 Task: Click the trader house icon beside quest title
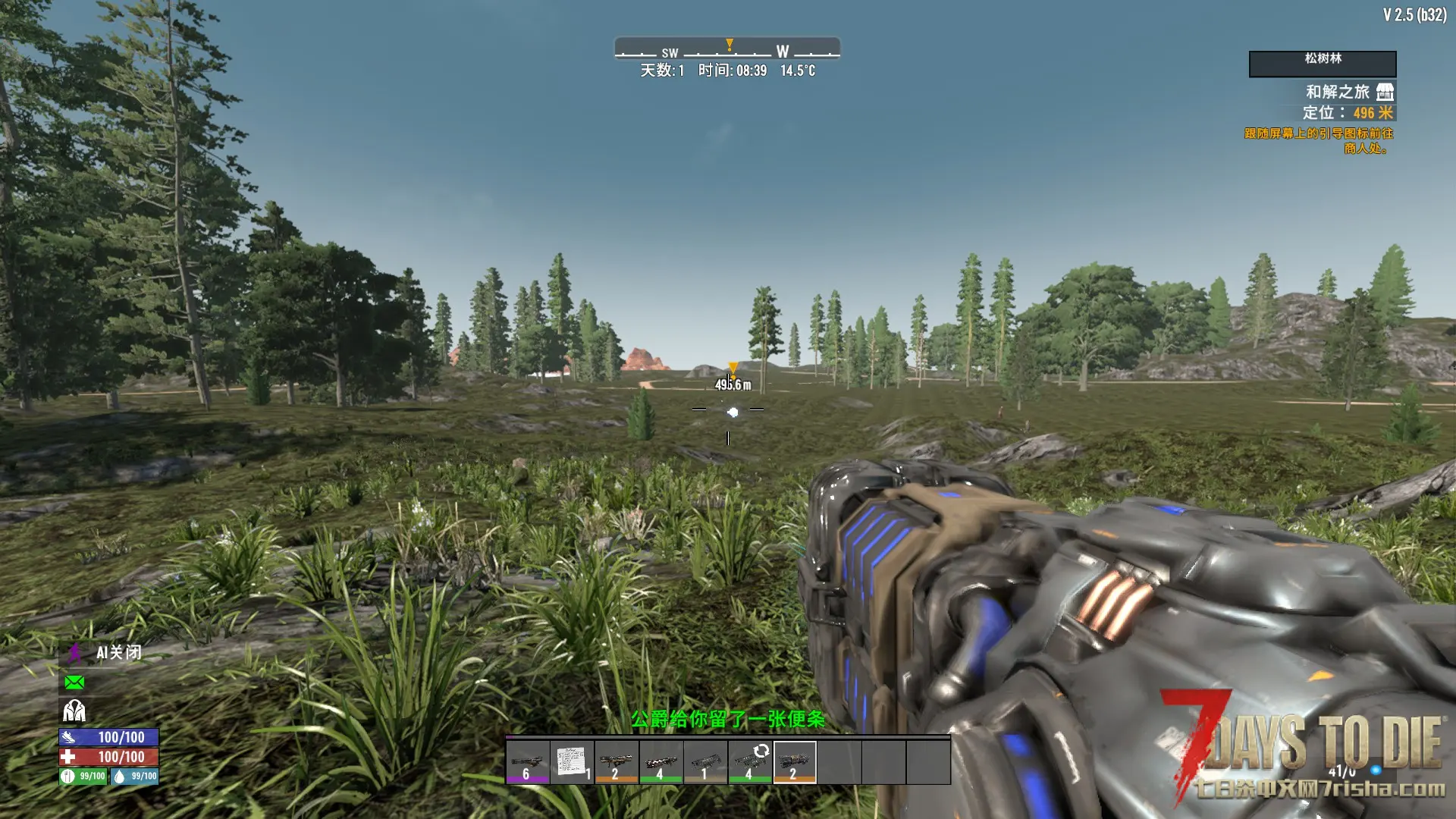pos(1385,92)
